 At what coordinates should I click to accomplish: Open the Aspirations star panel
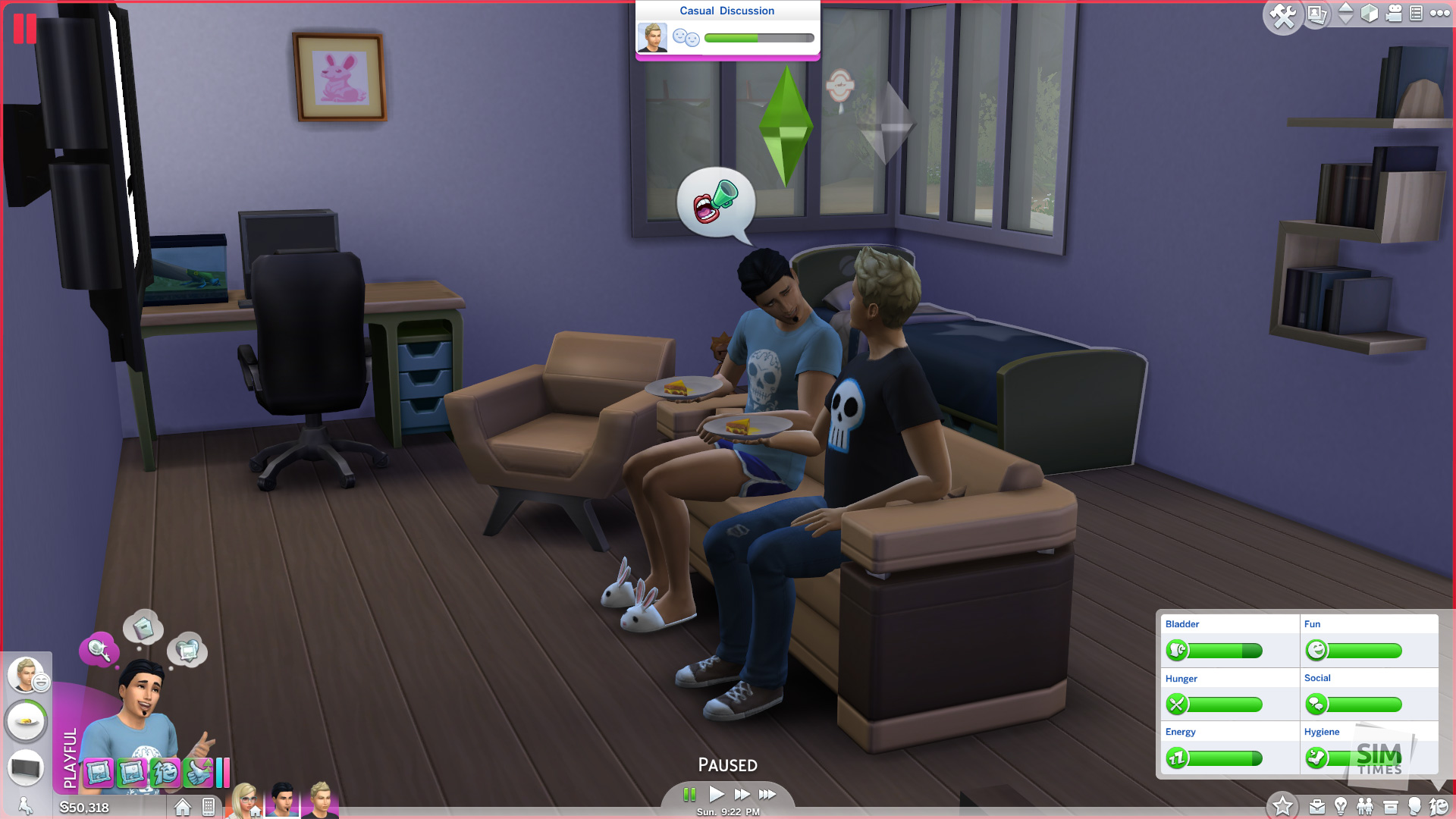point(1283,805)
